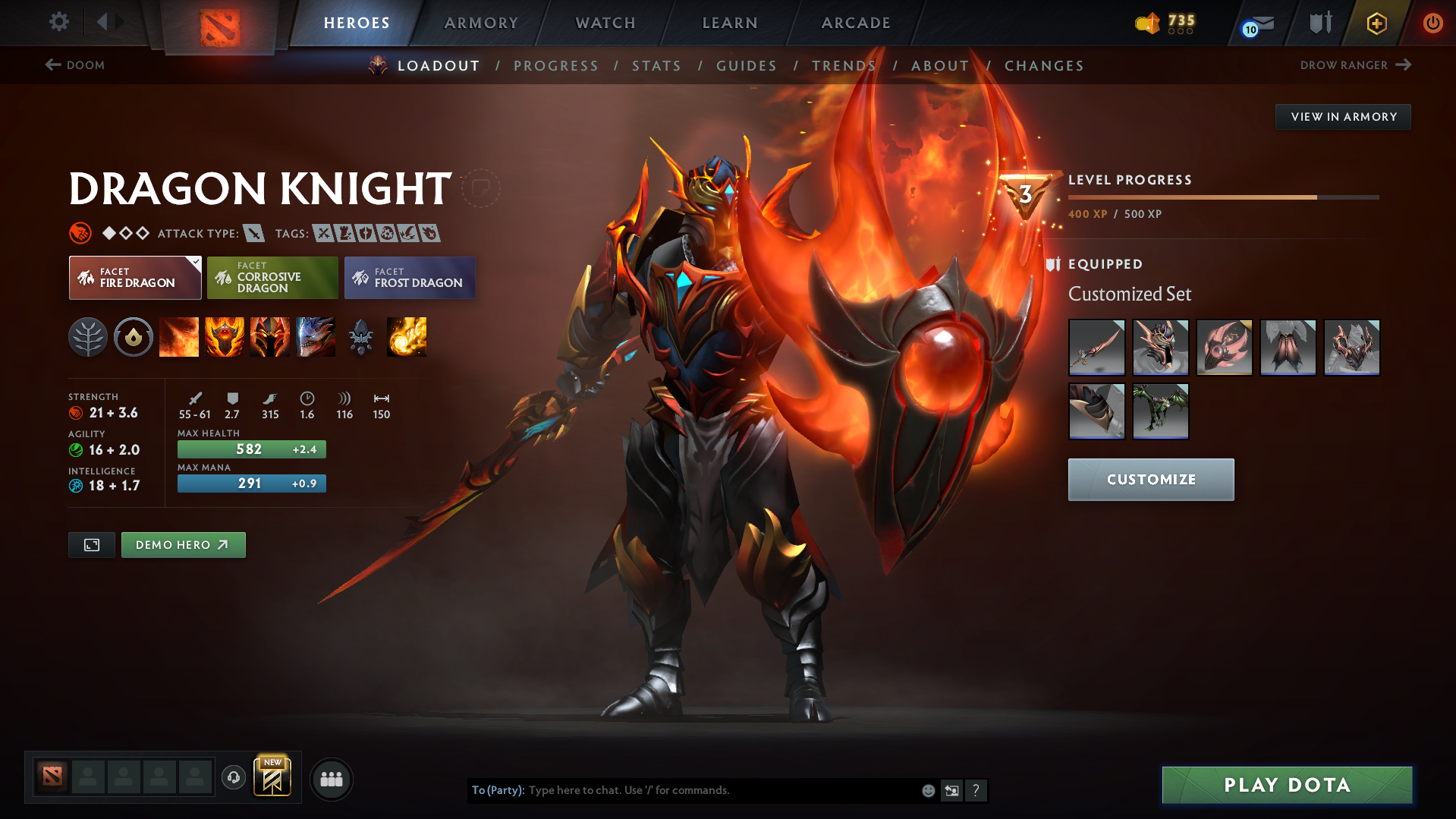Viewport: 1456px width, 819px height.
Task: Enable the Fire Dragon facet
Action: pos(135,278)
